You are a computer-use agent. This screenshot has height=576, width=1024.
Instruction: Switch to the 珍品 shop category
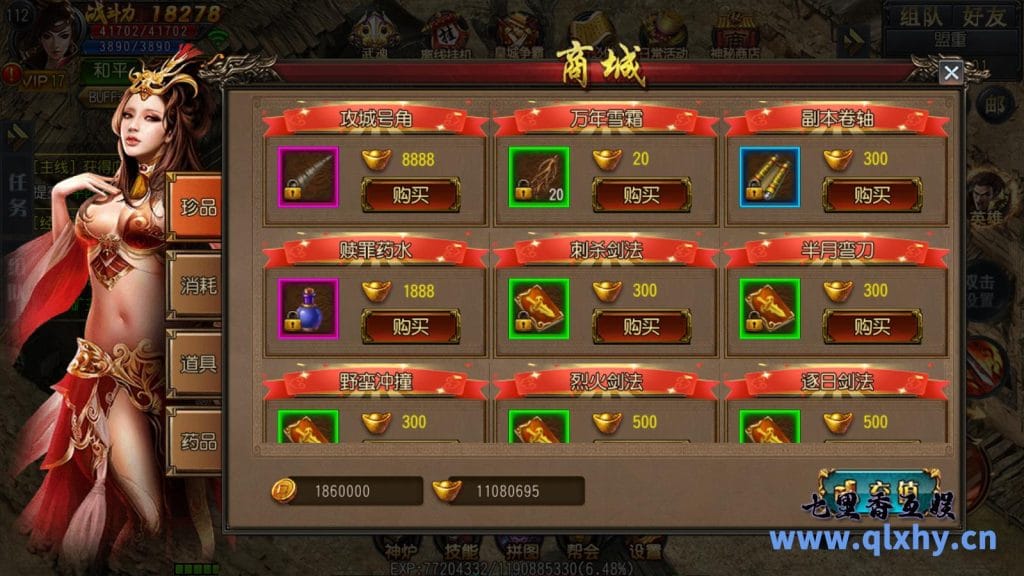(196, 204)
